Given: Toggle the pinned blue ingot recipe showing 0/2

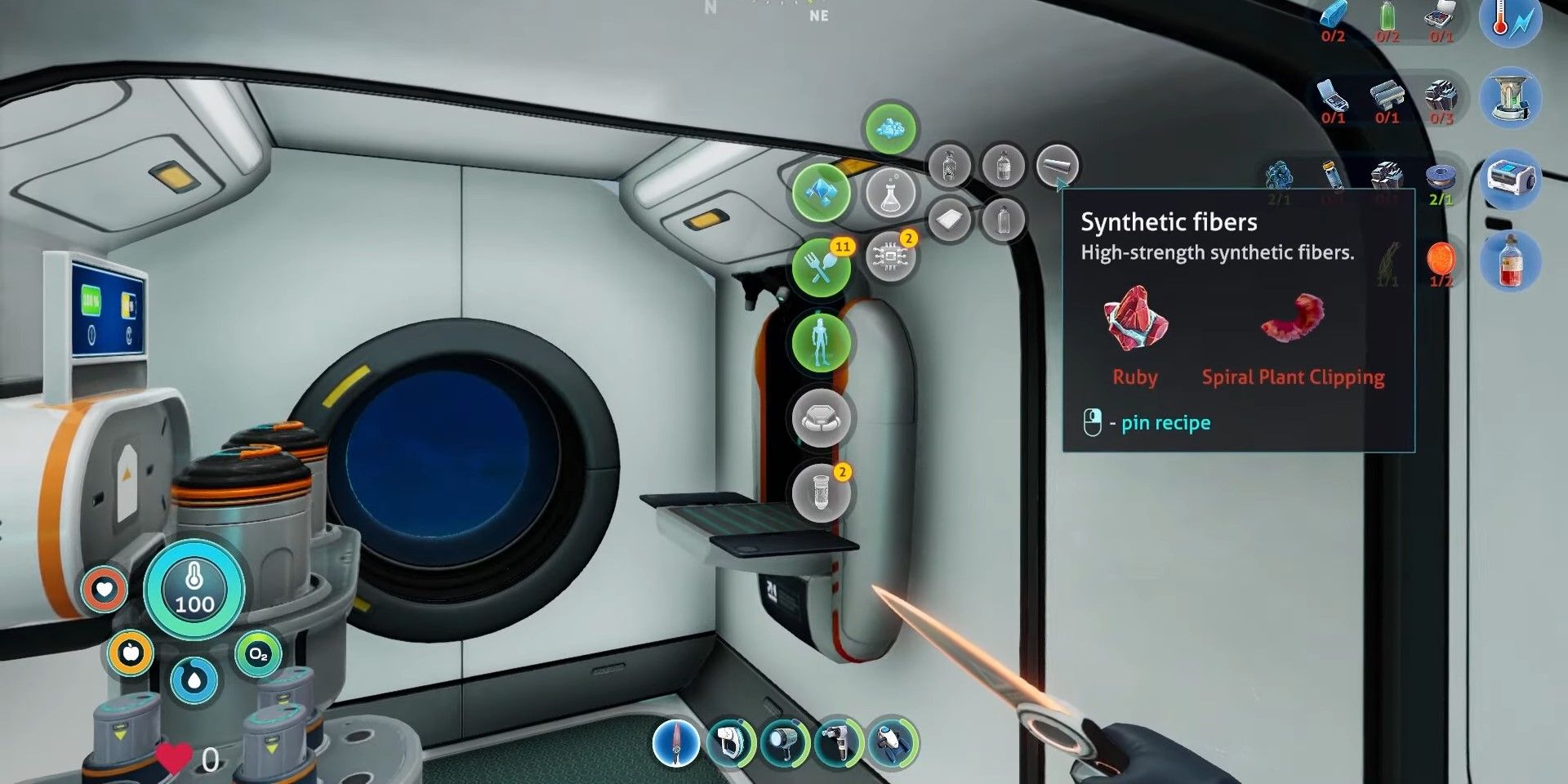Looking at the screenshot, I should pyautogui.click(x=1332, y=18).
